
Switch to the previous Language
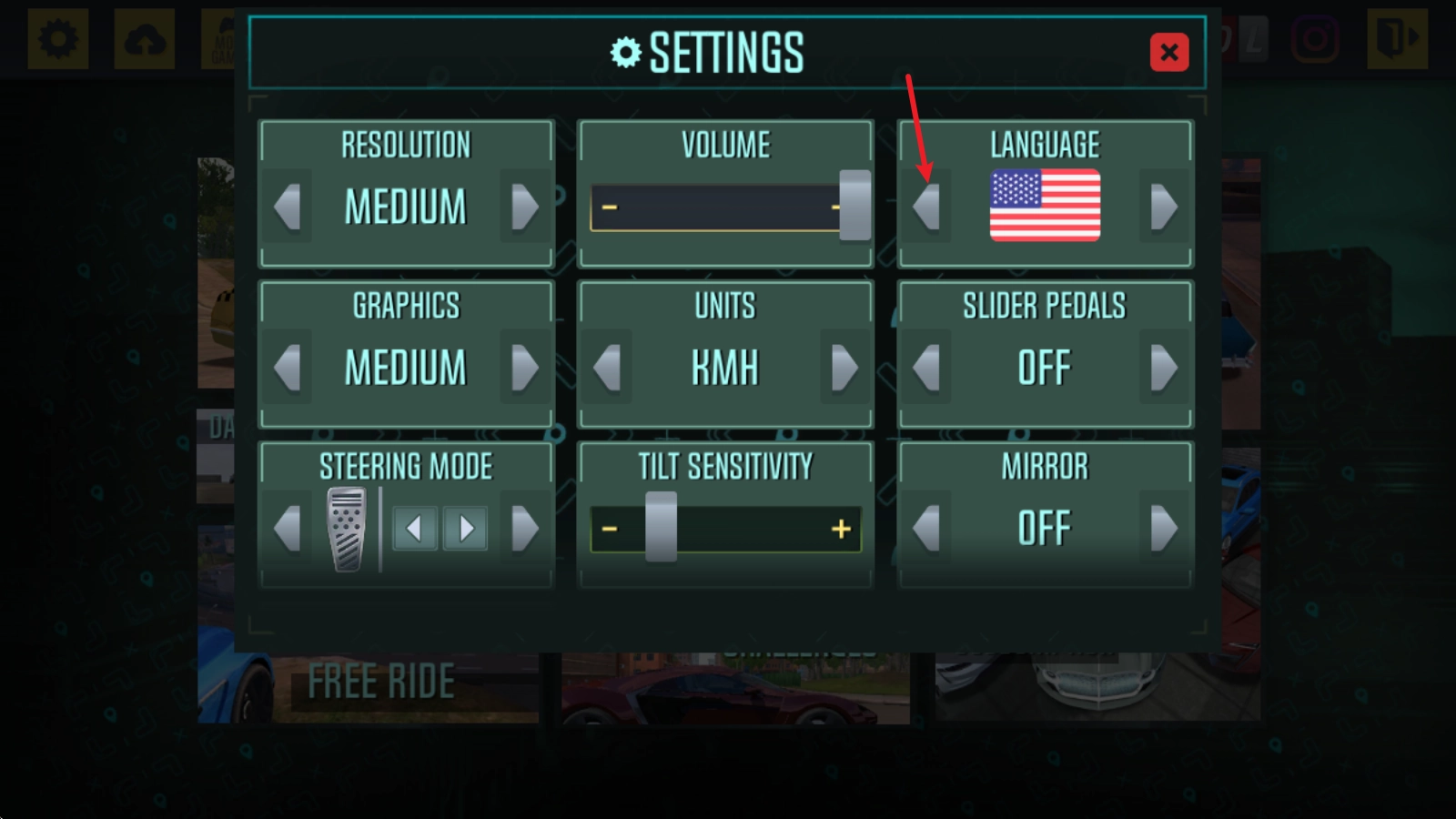[926, 207]
